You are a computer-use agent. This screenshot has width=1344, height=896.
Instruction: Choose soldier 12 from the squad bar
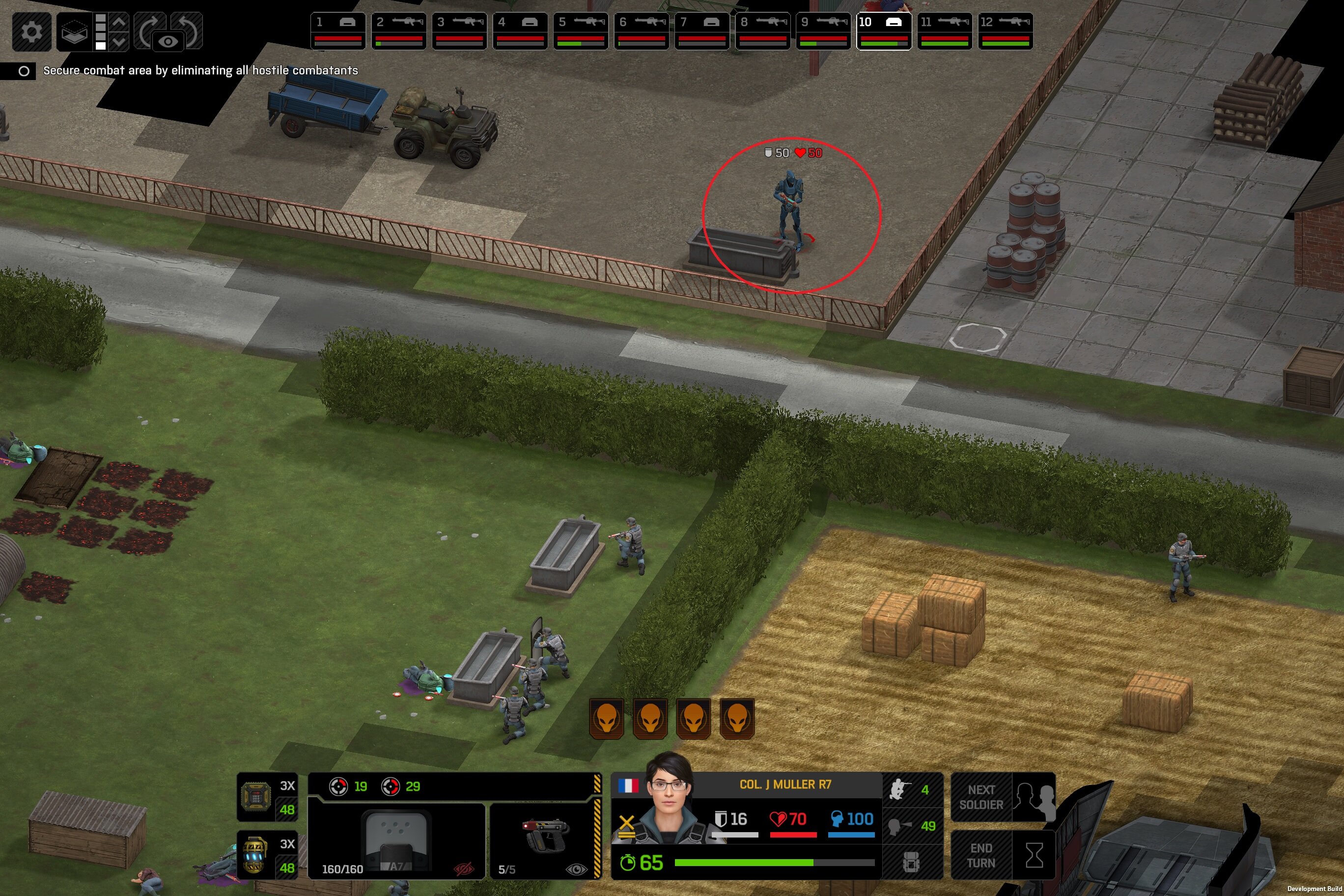[1005, 31]
